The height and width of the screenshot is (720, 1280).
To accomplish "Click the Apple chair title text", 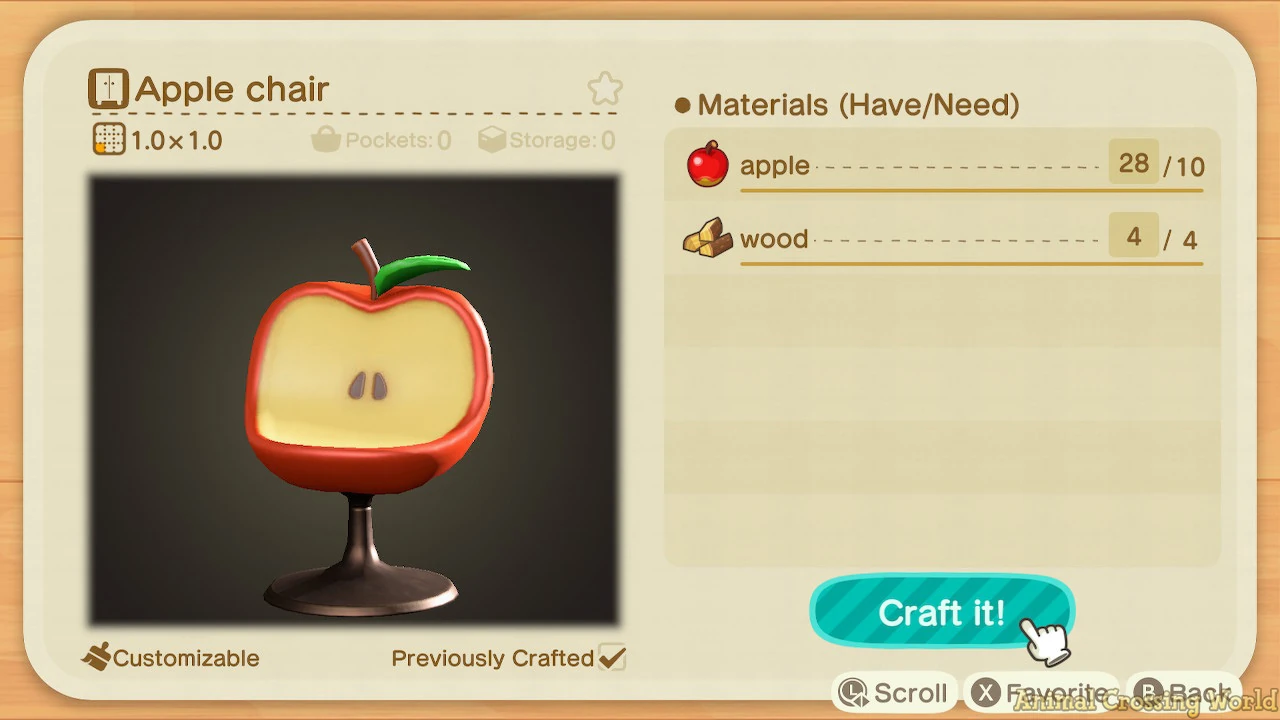I will (232, 89).
